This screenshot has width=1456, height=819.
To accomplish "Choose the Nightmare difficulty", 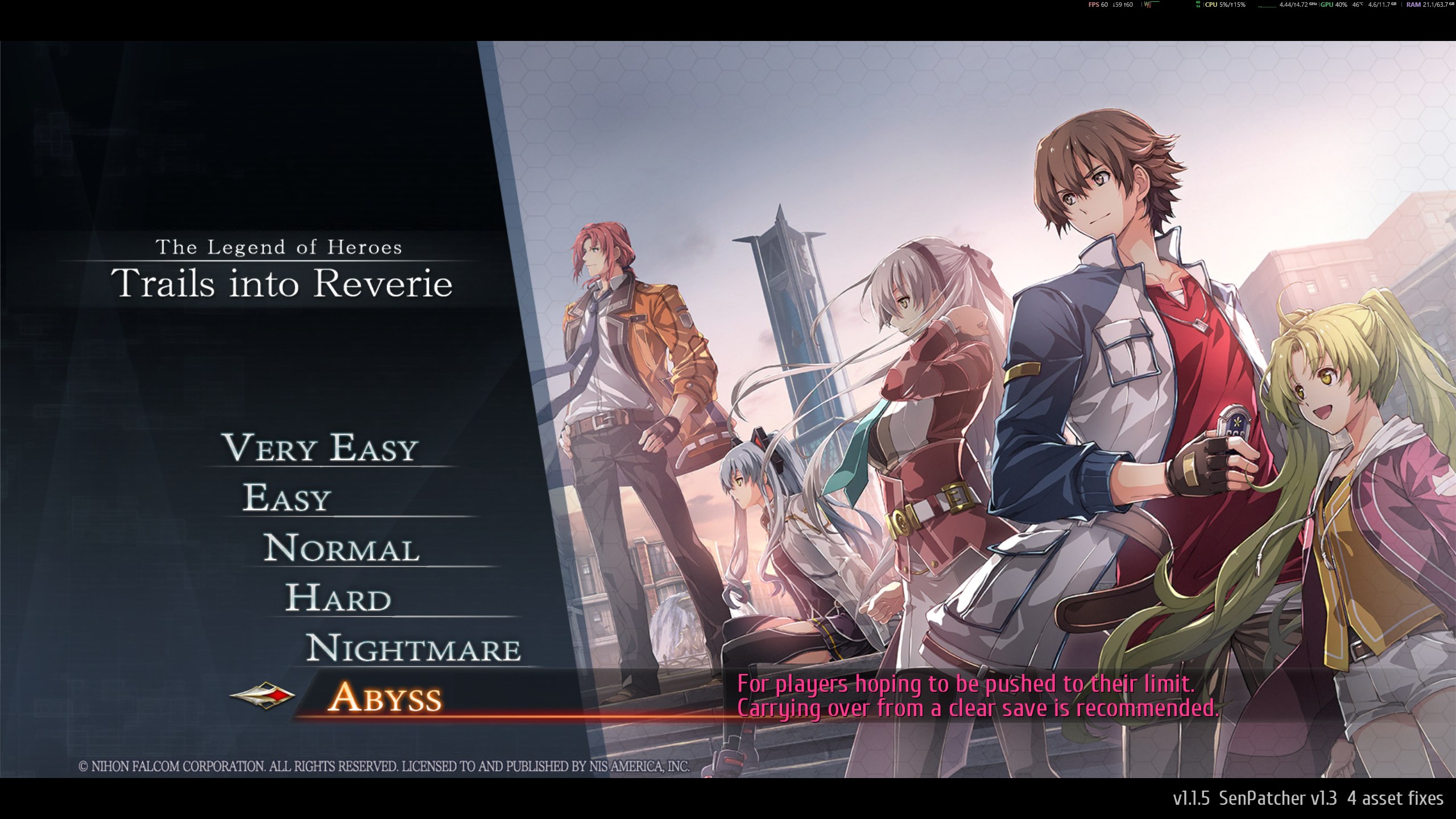I will pyautogui.click(x=413, y=648).
